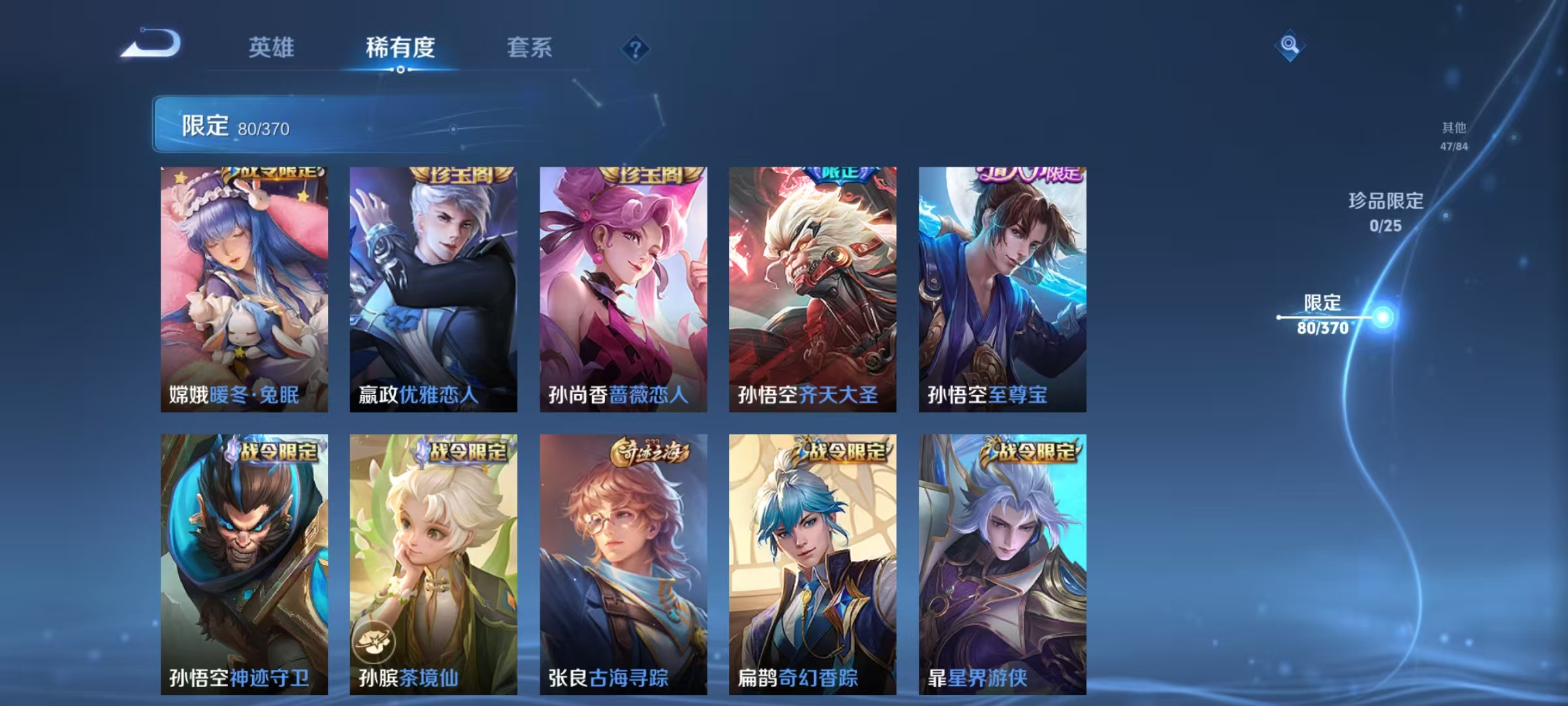
Task: Select the 嫦娥暖冬·兔眠 skin thumbnail
Action: (x=242, y=288)
